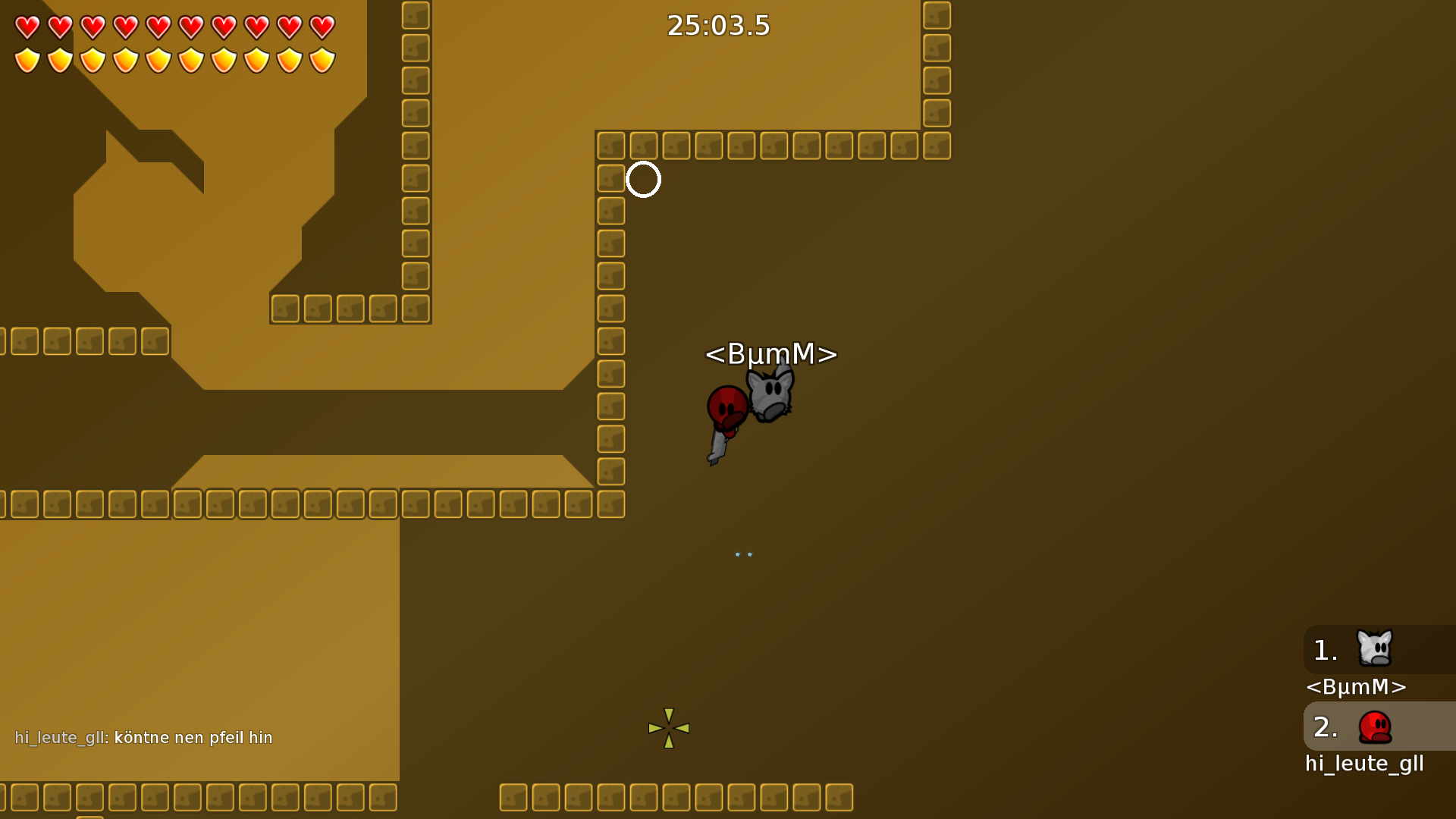Image resolution: width=1456 pixels, height=819 pixels.
Task: Click the race timer showing 25:03.5
Action: click(717, 25)
